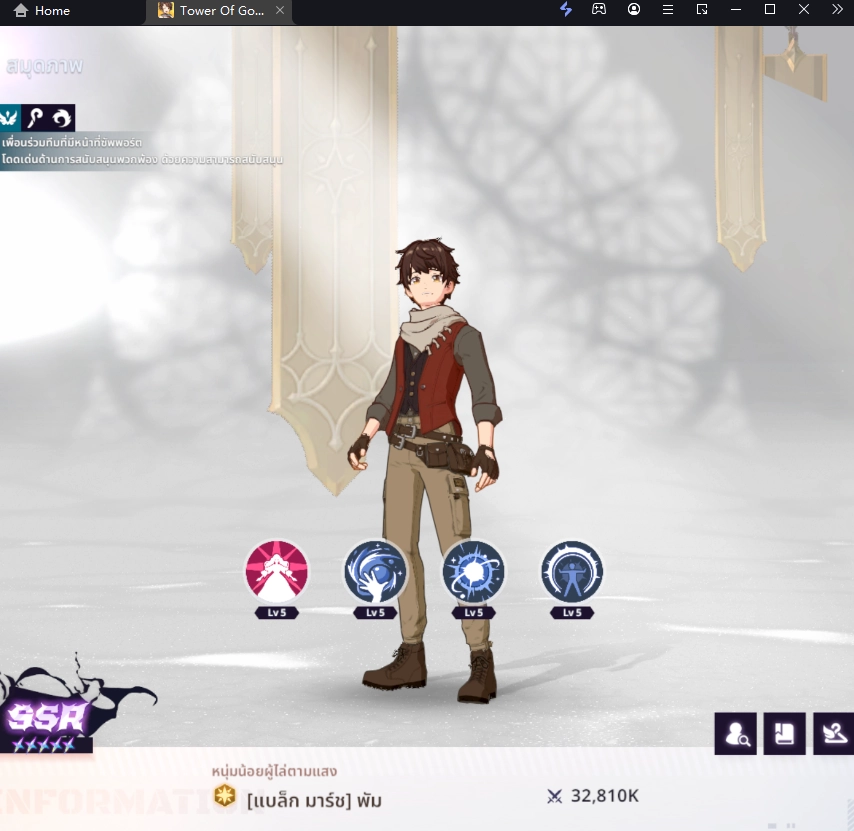
Task: Minimize the emulator window
Action: coord(736,10)
